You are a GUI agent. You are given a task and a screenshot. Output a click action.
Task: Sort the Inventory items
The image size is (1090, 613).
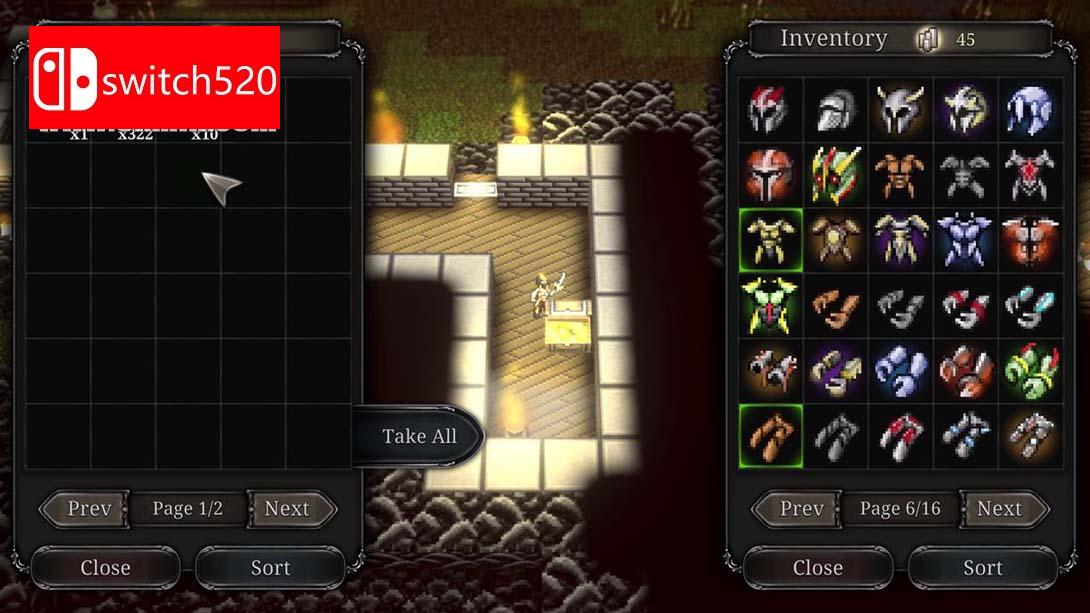coord(982,567)
